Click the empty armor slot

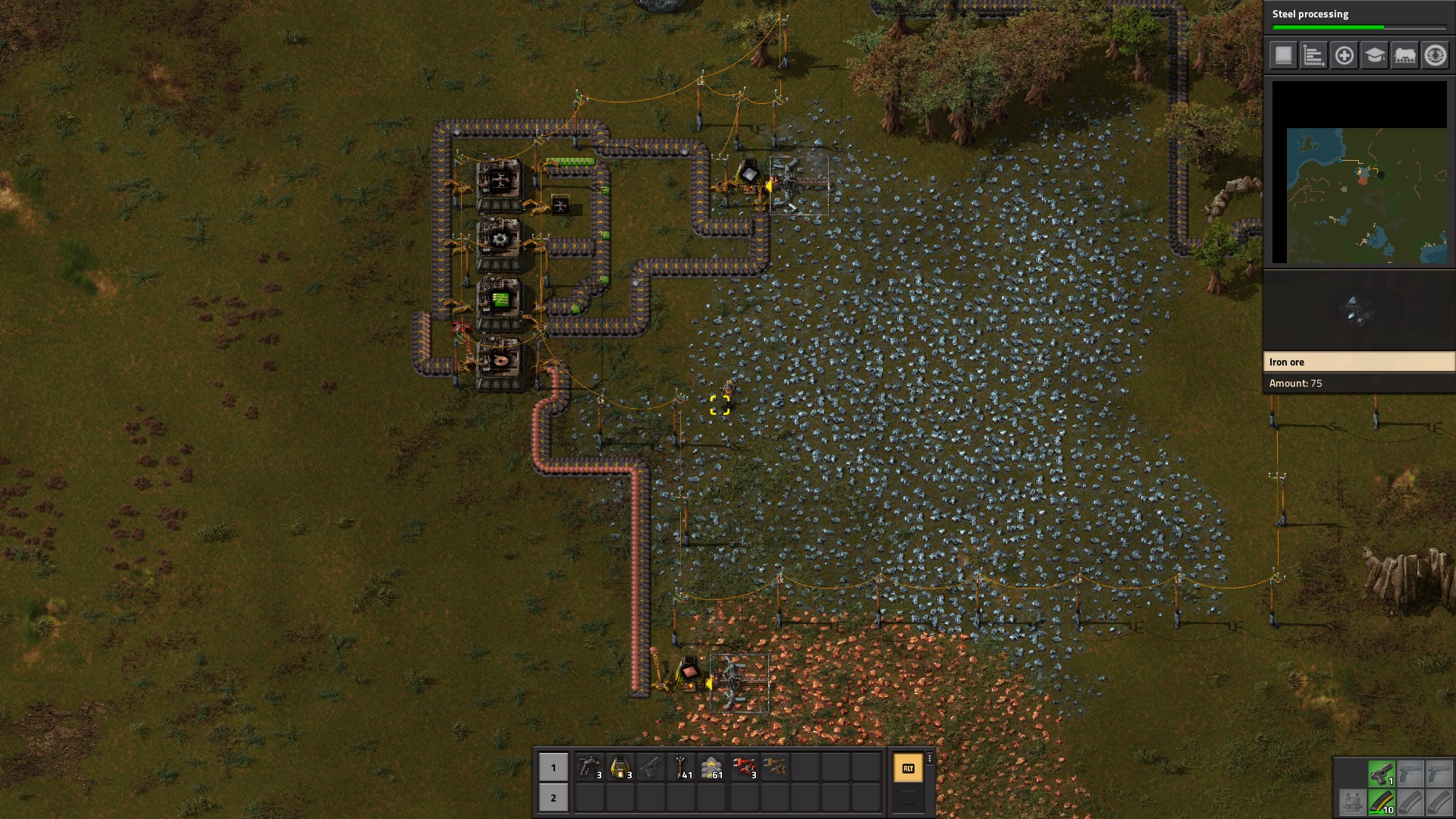click(x=1354, y=803)
